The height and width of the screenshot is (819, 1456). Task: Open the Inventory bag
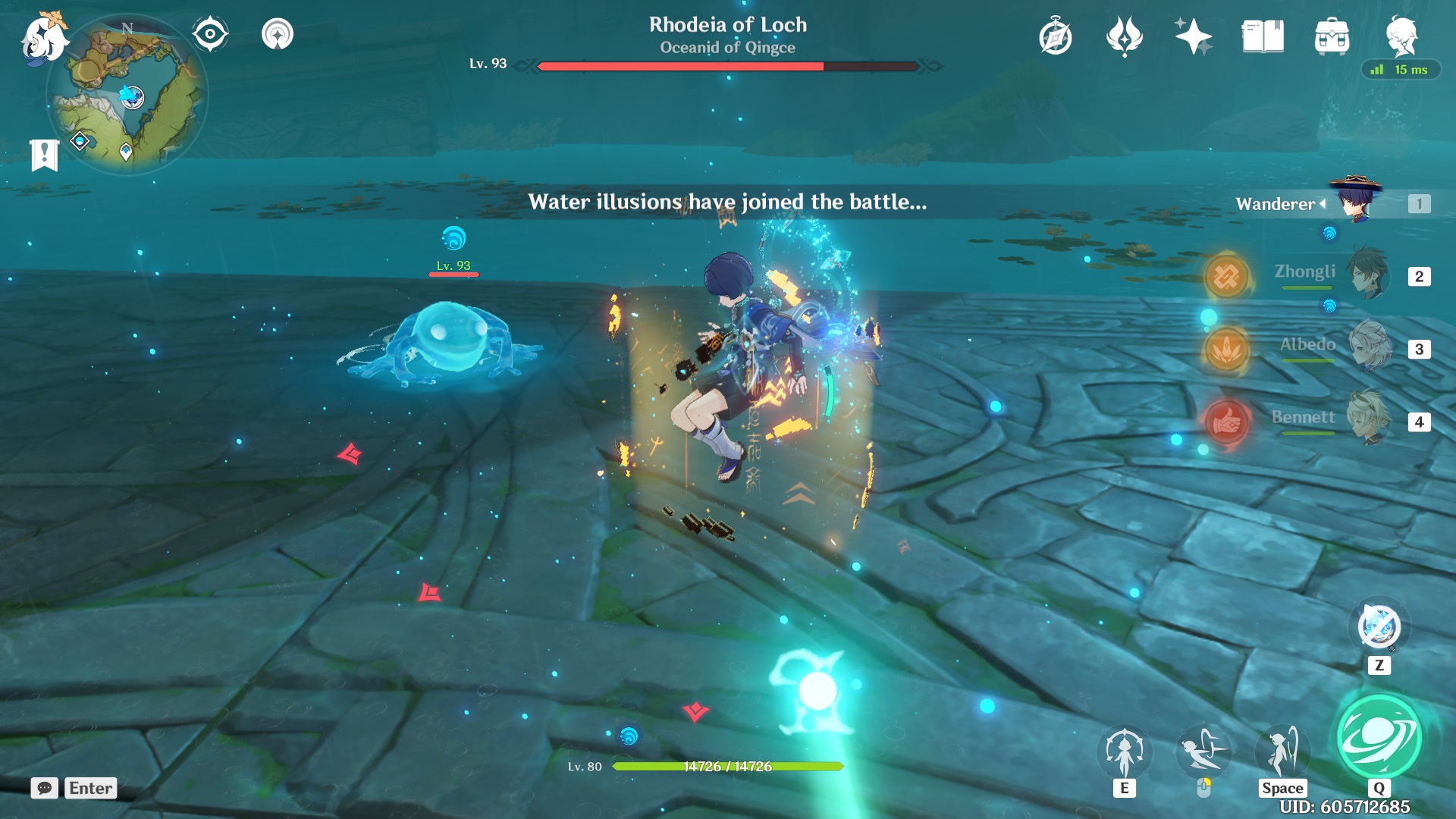click(1331, 36)
